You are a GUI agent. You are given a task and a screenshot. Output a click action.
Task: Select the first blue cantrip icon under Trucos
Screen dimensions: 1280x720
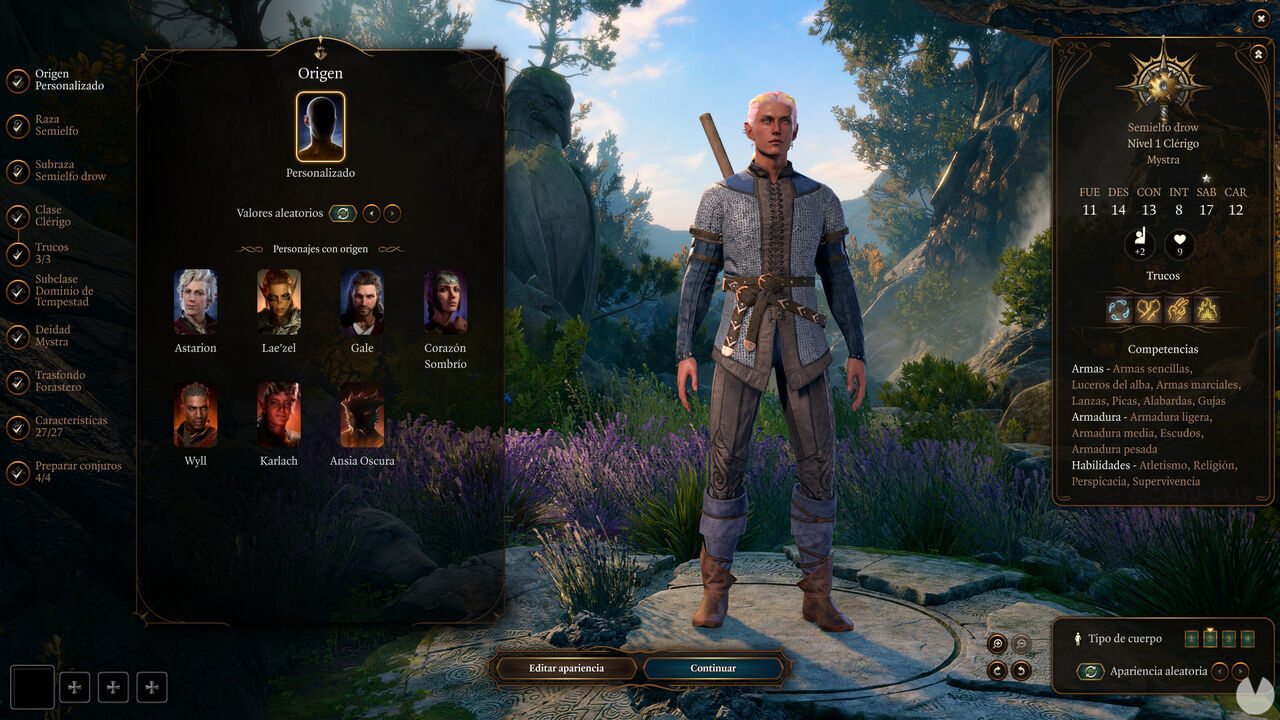coord(1119,310)
